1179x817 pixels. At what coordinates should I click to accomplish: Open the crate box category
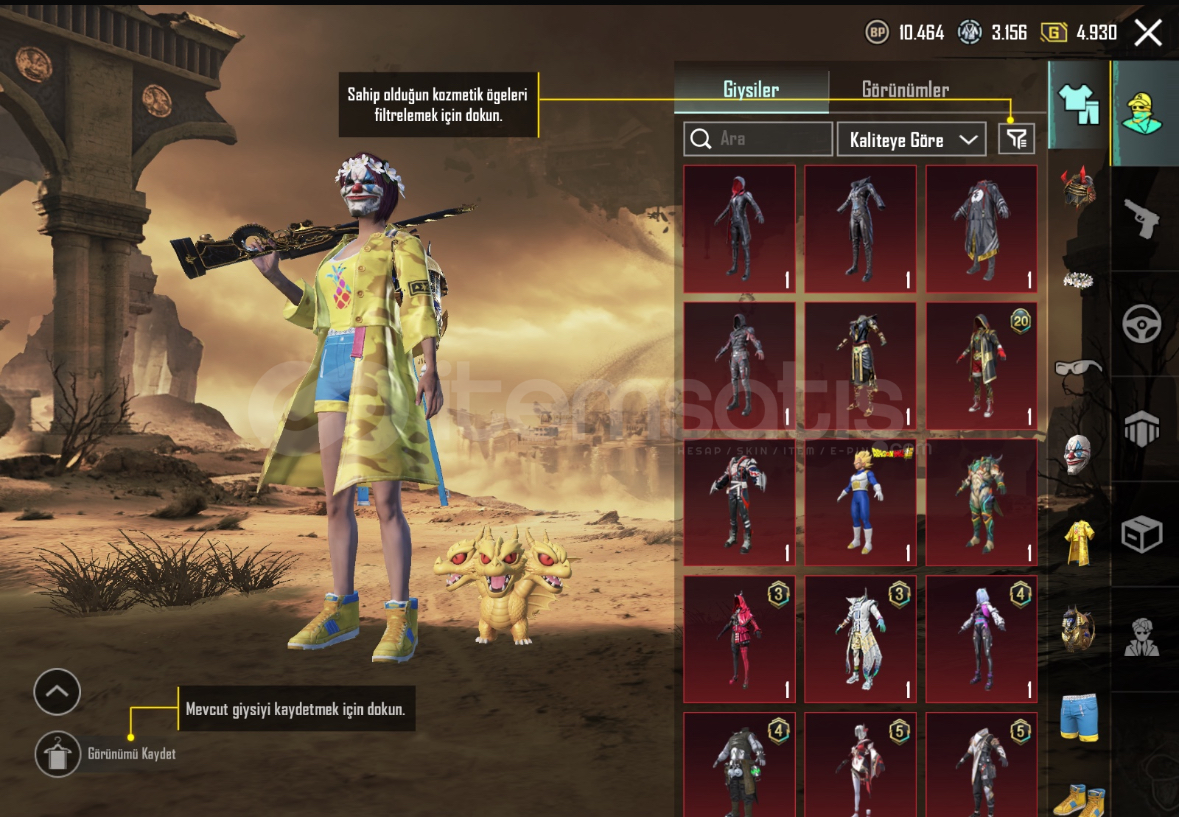coord(1141,533)
